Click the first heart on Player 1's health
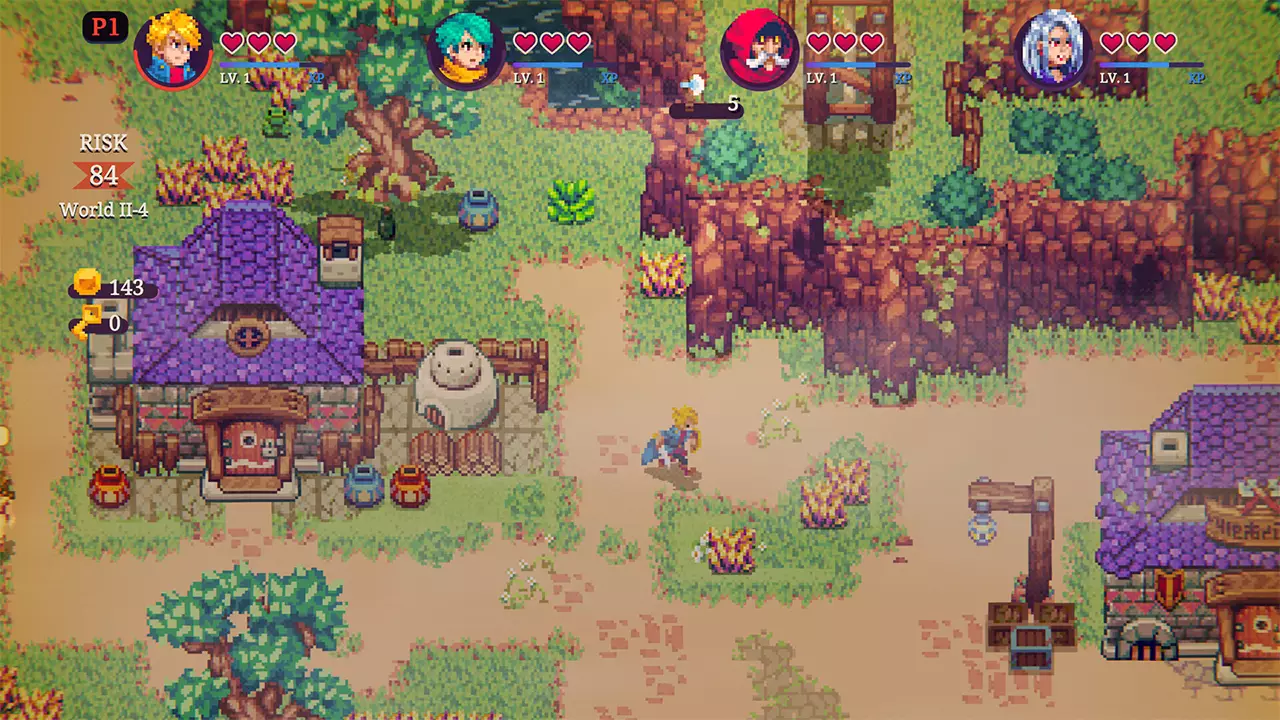This screenshot has width=1280, height=720. [231, 42]
